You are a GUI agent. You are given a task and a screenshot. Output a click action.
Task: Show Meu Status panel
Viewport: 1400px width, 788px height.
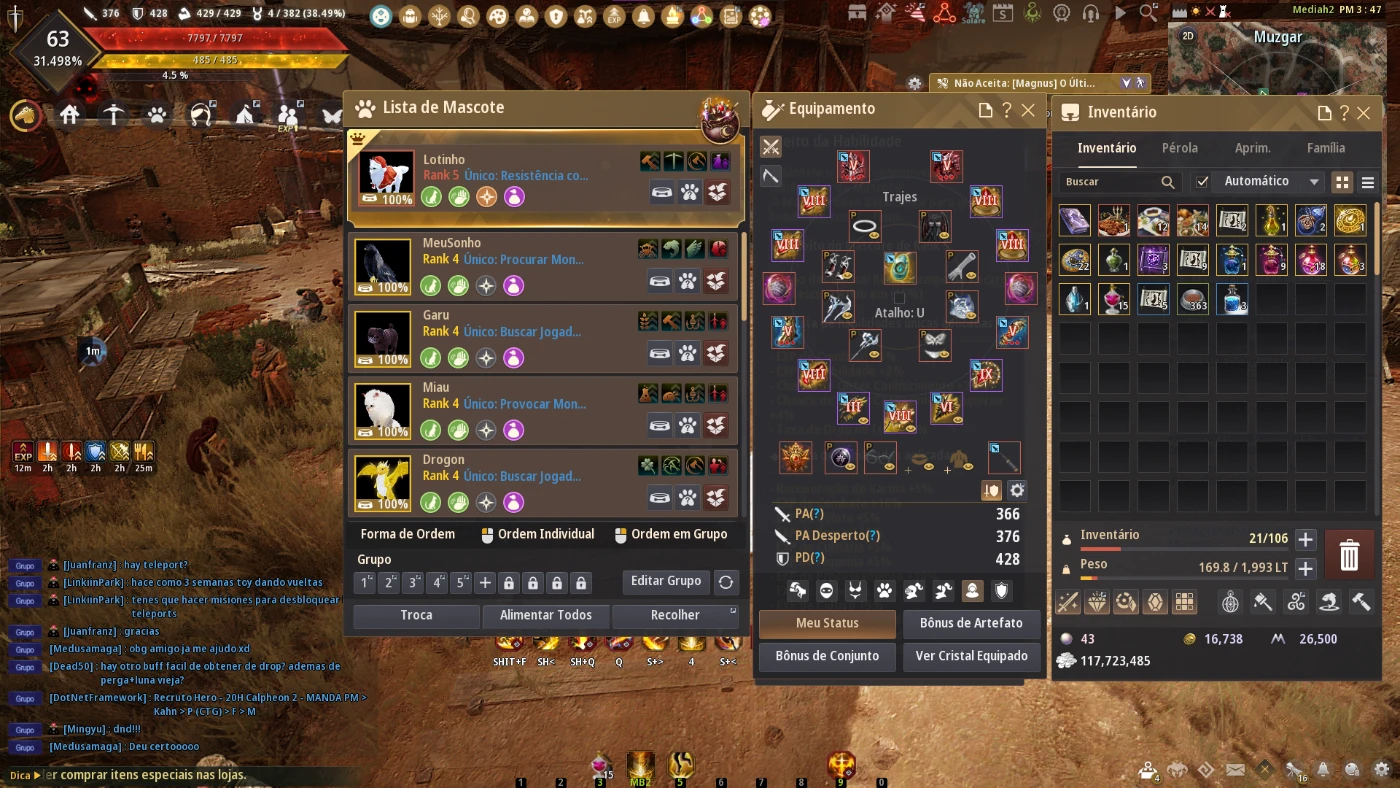click(827, 623)
